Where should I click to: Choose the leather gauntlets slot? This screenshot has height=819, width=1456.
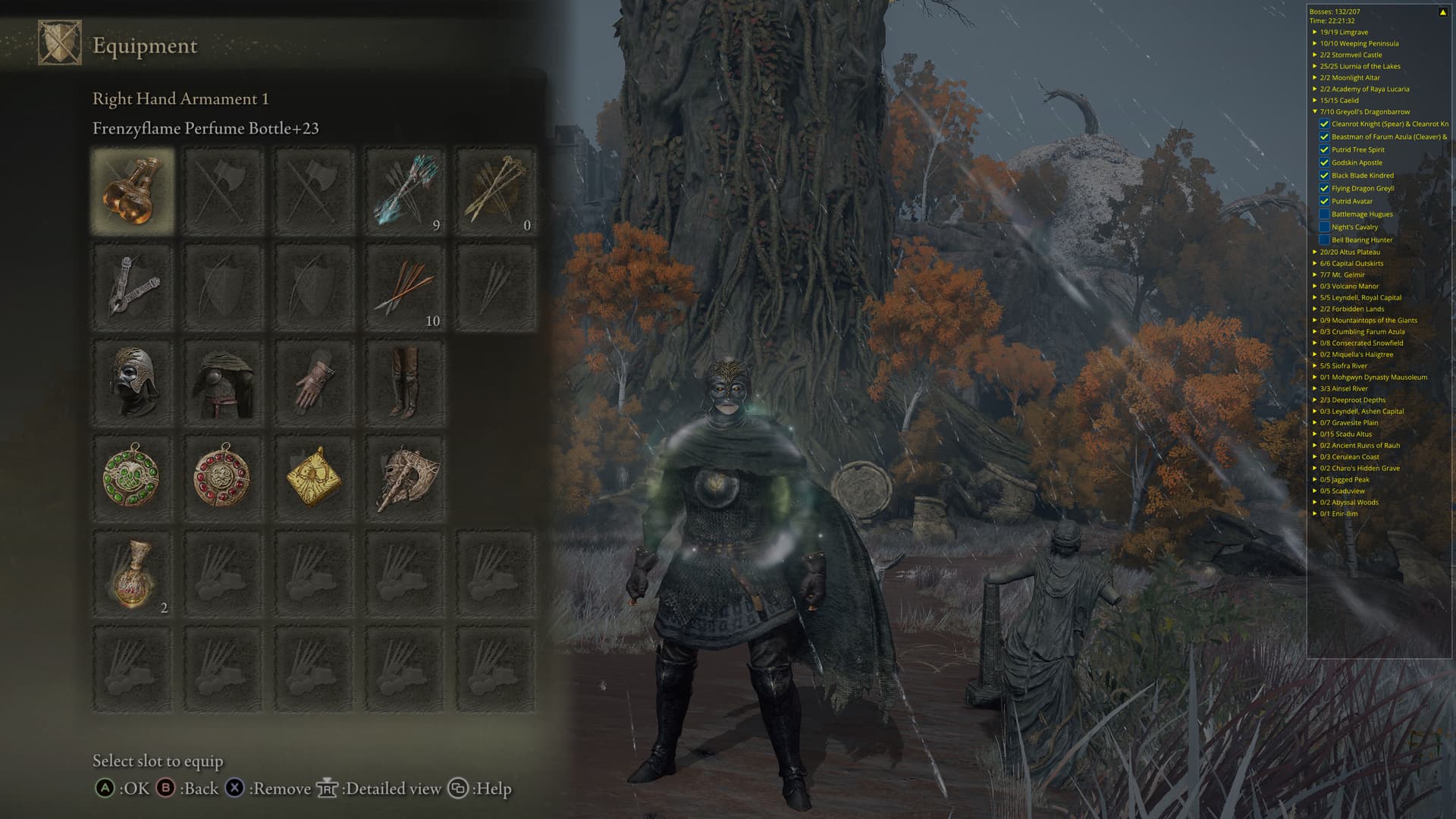point(314,382)
